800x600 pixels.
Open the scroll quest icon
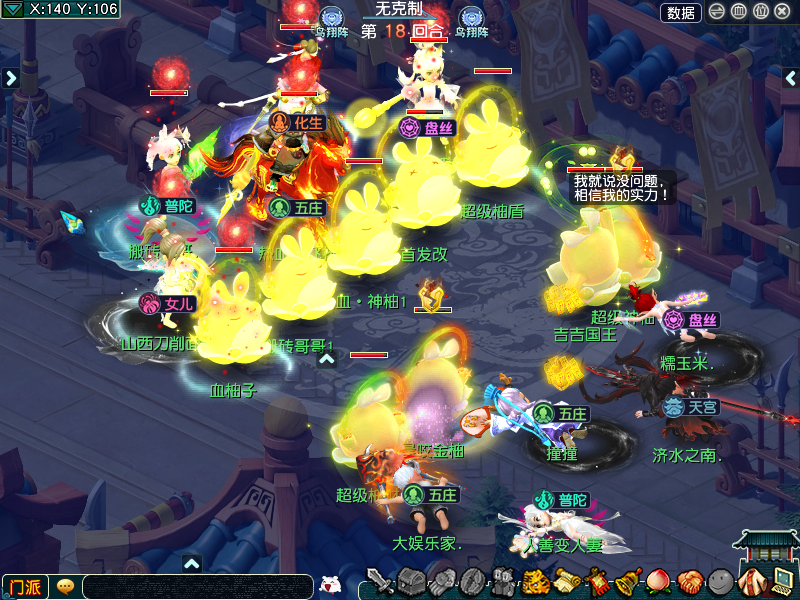coord(567,581)
